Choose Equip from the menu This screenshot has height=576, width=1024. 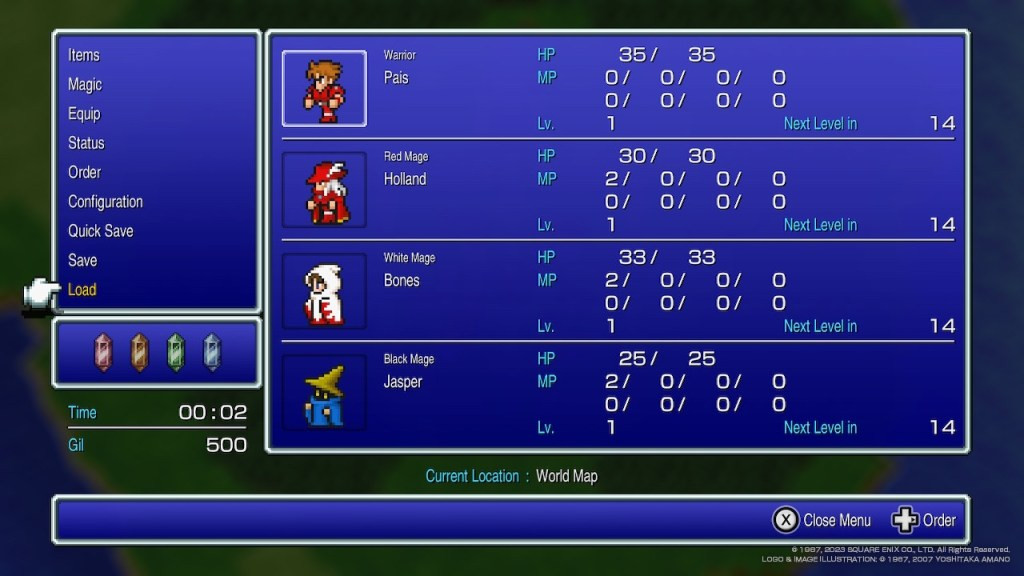(x=84, y=114)
